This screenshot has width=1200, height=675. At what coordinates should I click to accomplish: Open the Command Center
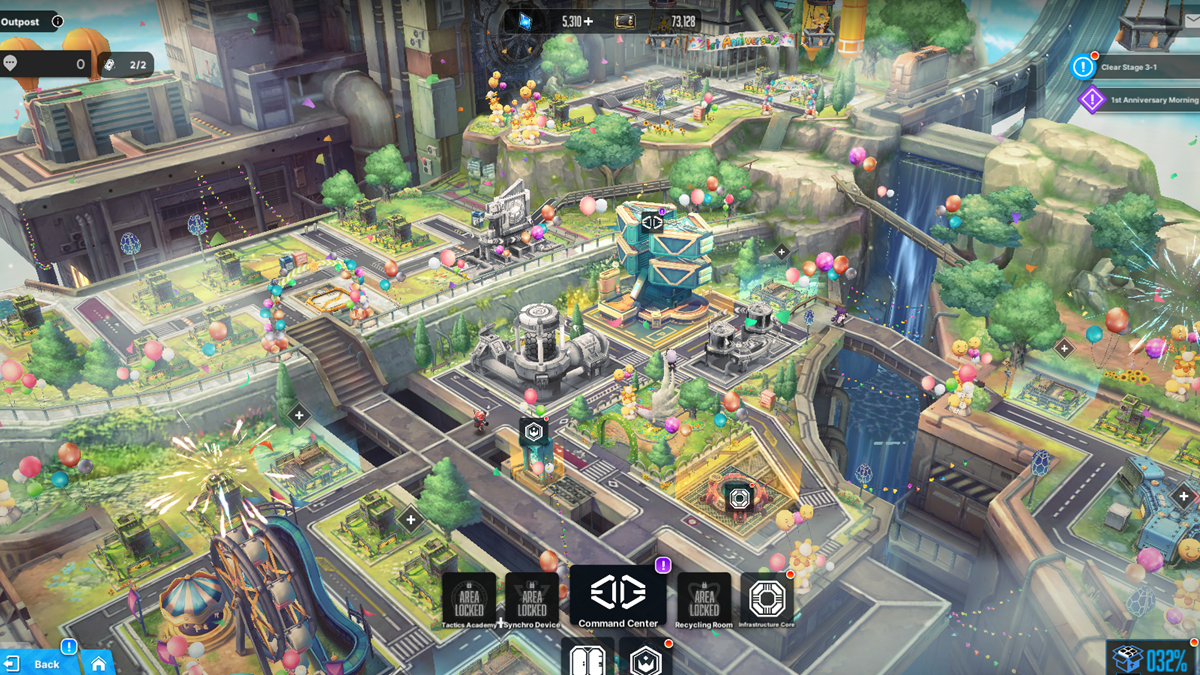pos(617,598)
